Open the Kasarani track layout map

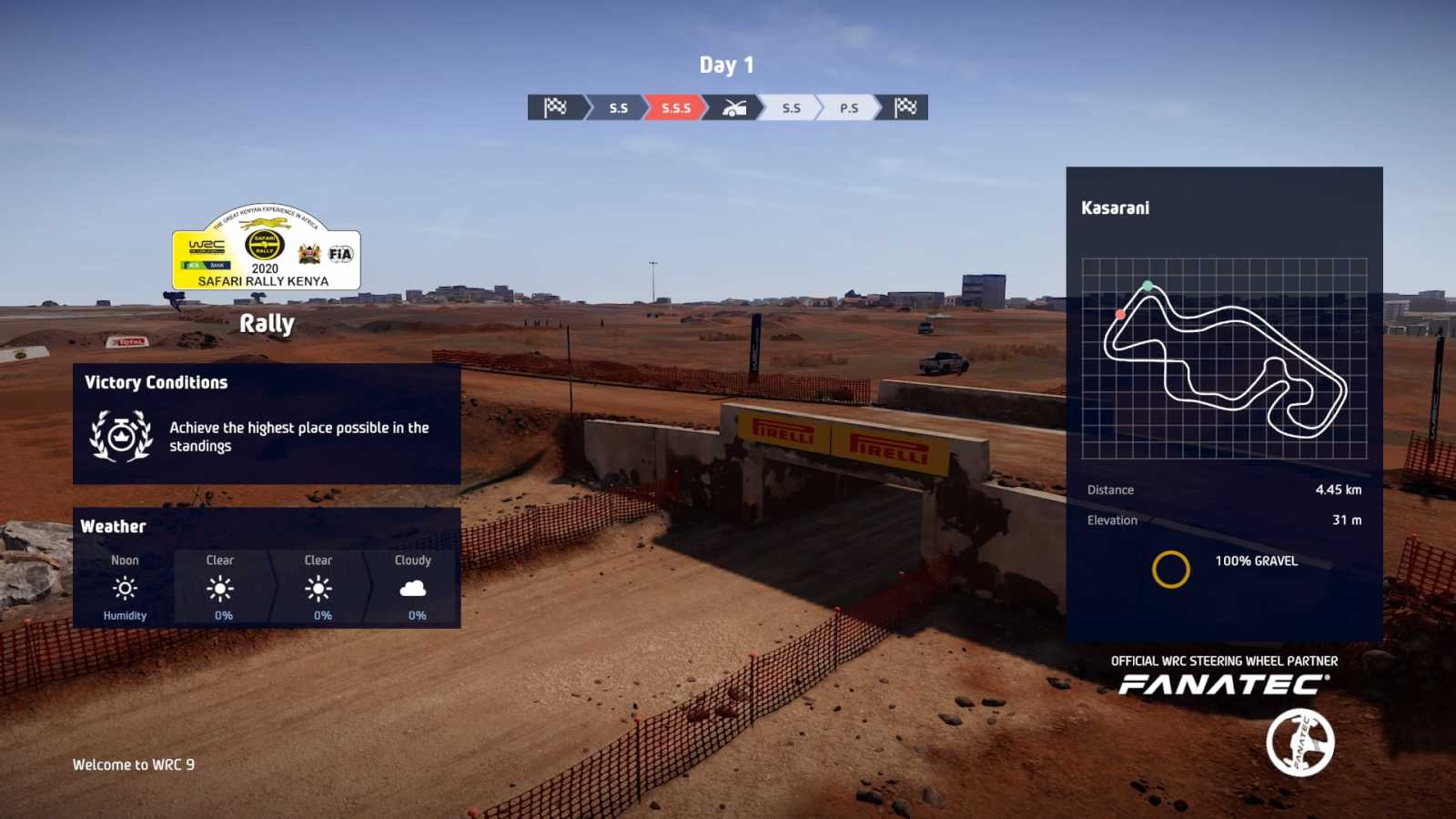click(x=1224, y=359)
